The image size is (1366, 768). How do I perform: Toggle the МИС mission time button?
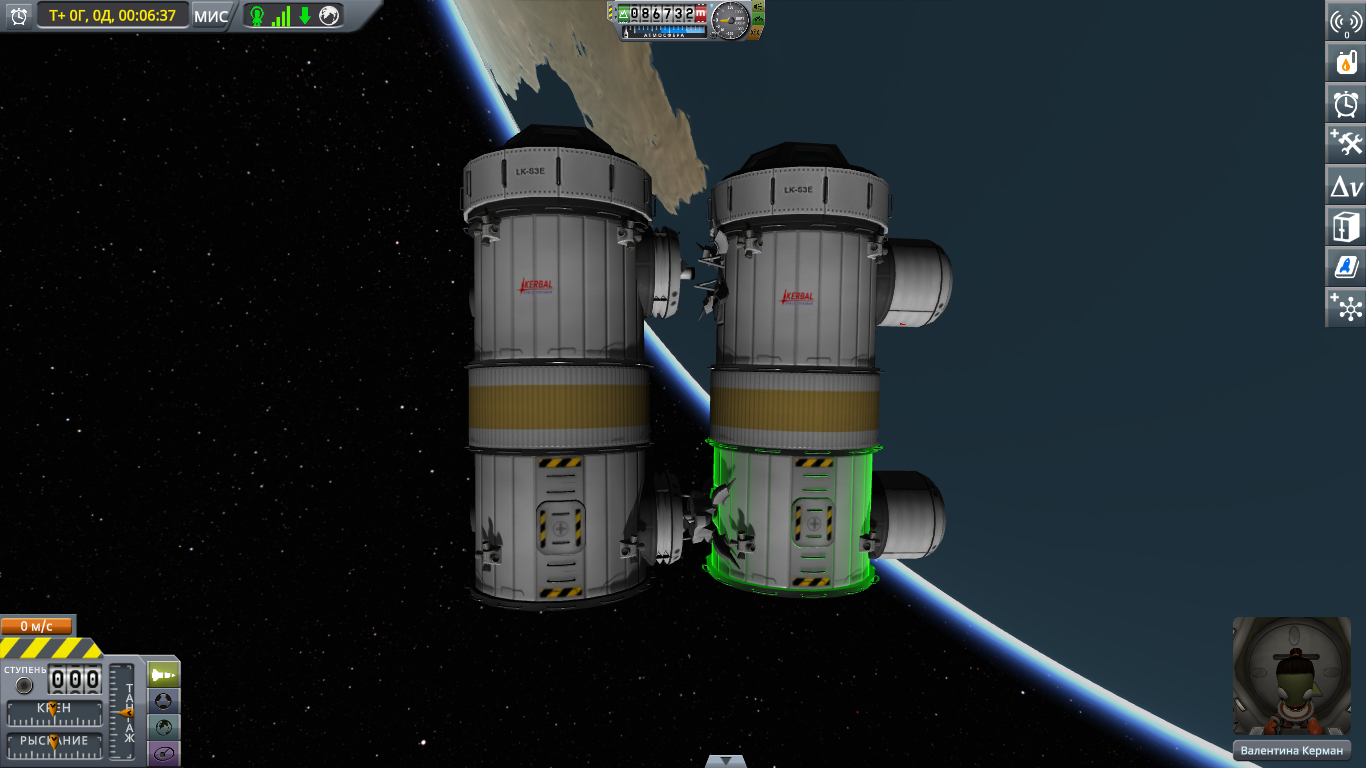pyautogui.click(x=211, y=15)
